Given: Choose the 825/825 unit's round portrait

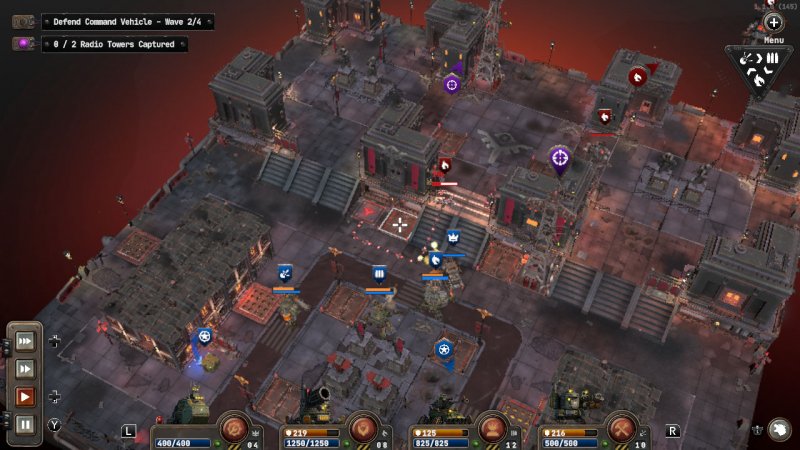Looking at the screenshot, I should (491, 429).
